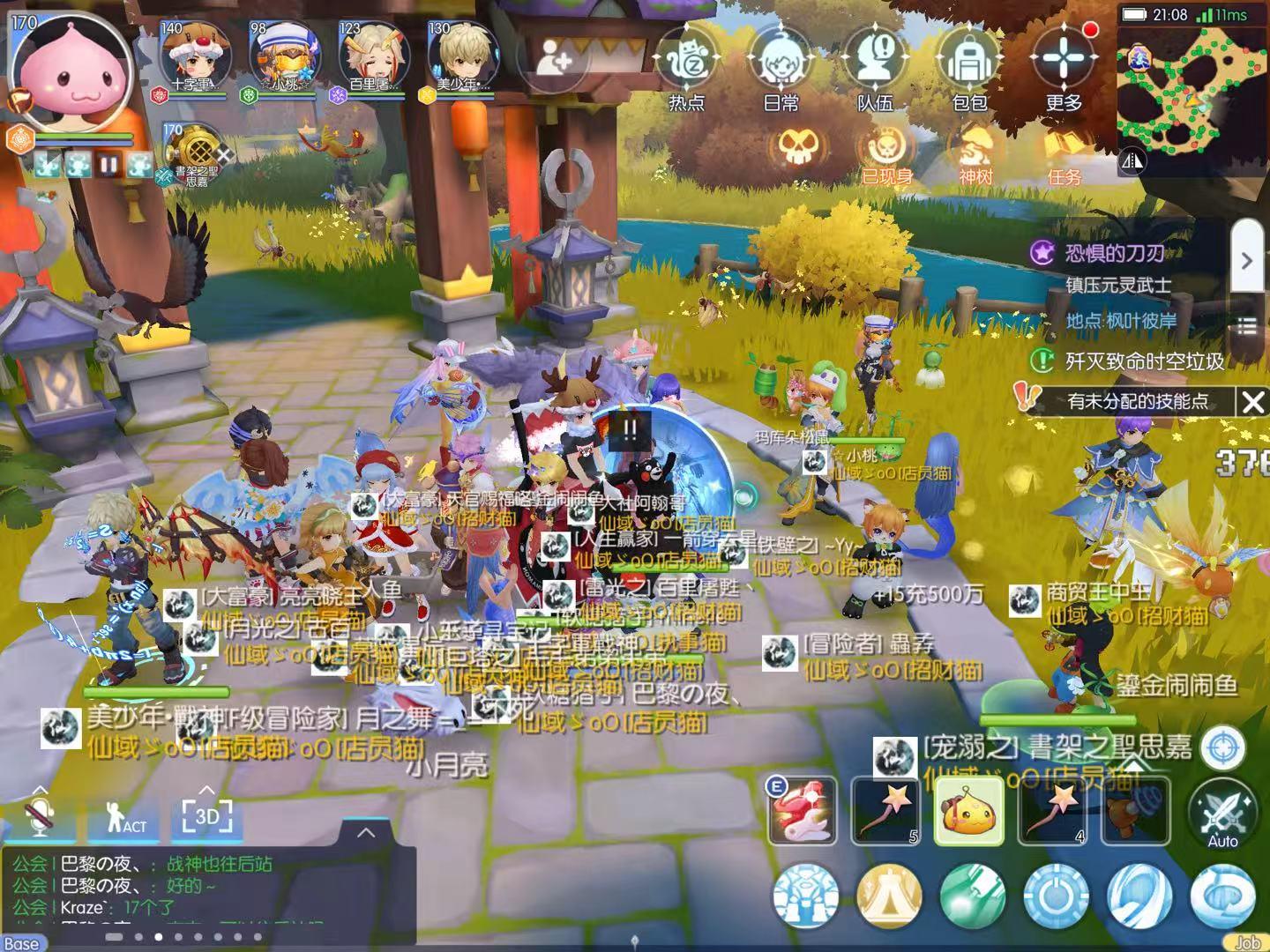Open the quest sidebar right arrow

1248,260
